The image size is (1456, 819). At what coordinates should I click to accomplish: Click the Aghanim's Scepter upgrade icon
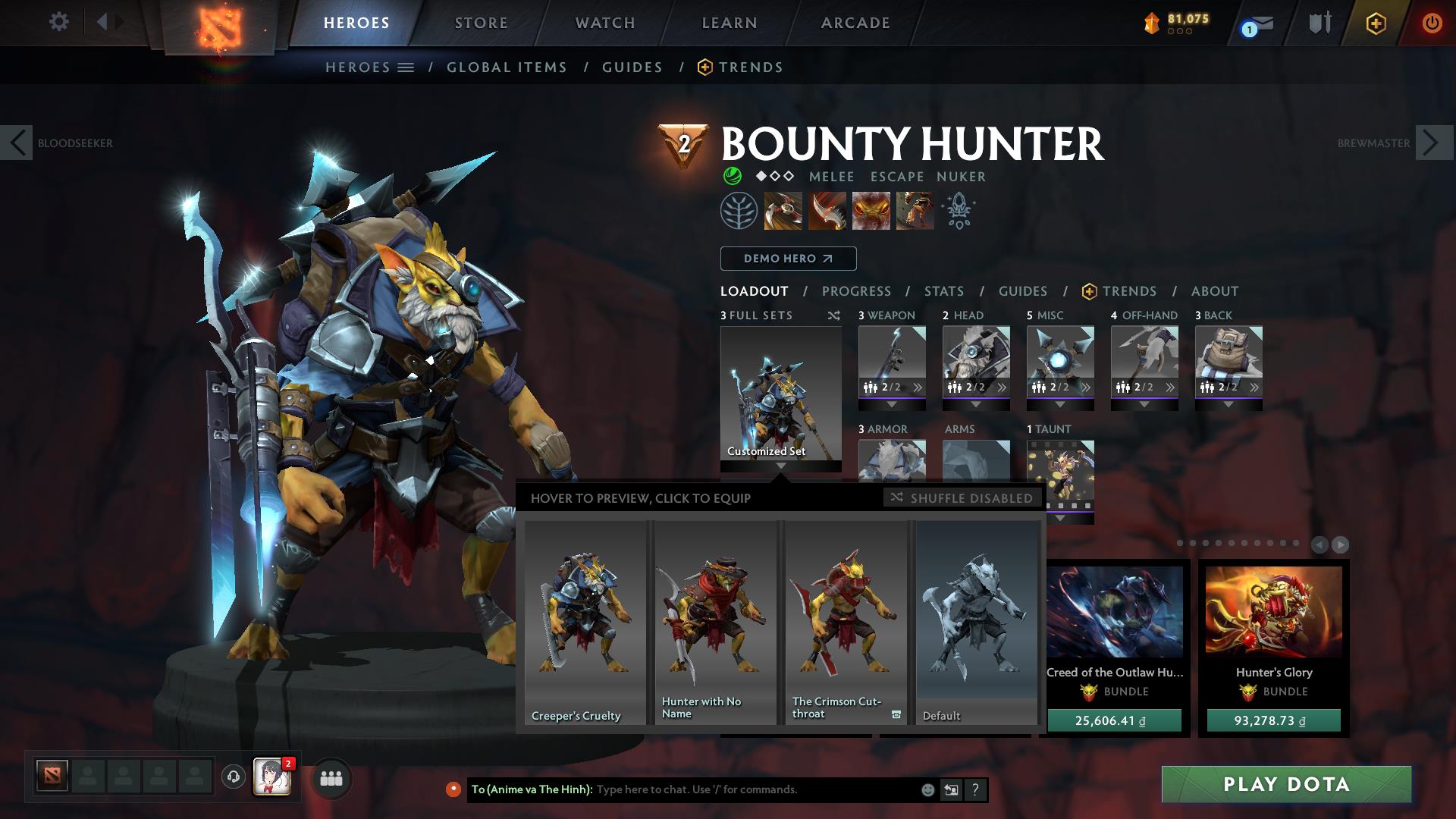point(957,211)
